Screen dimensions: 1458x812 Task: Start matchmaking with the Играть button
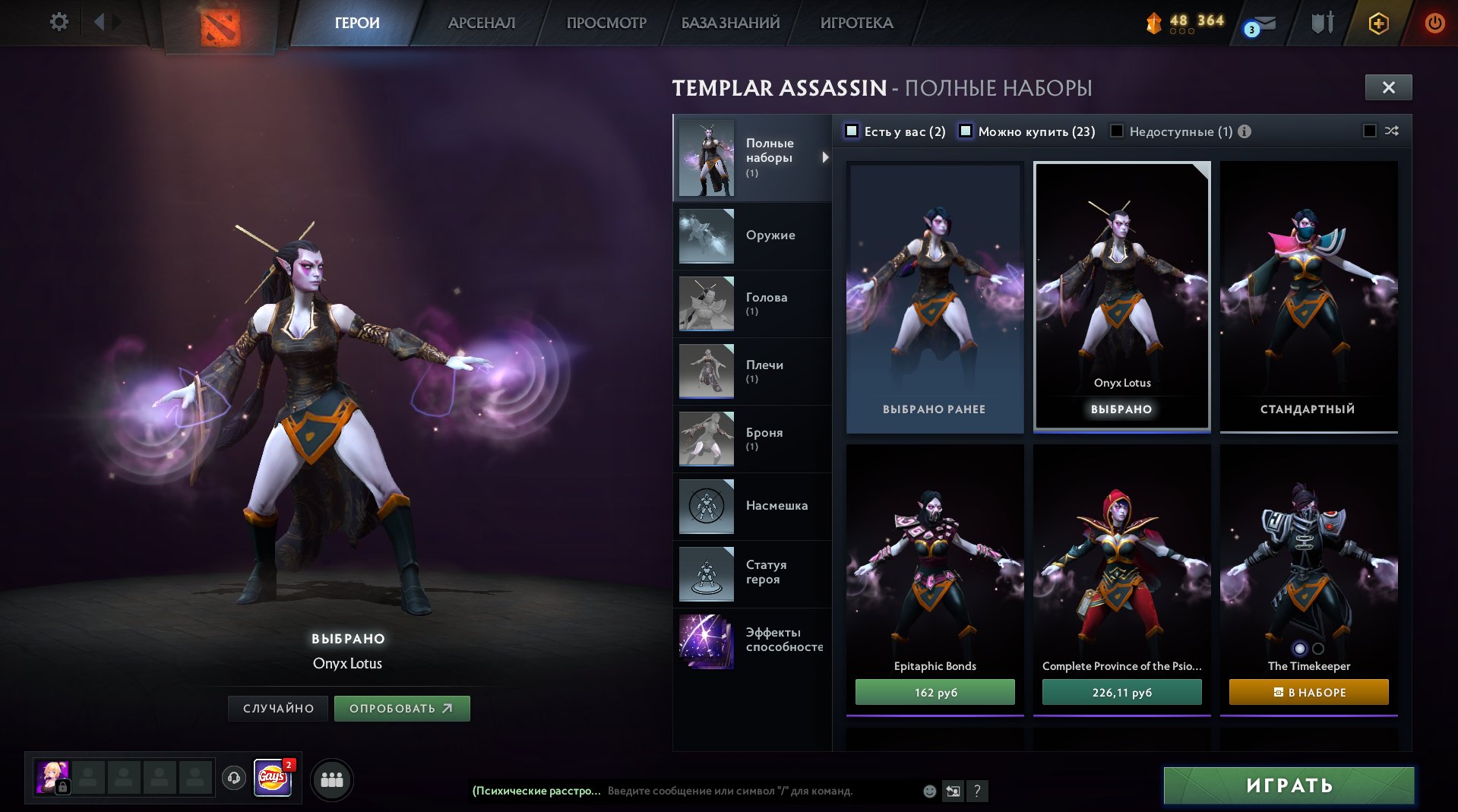(1289, 785)
